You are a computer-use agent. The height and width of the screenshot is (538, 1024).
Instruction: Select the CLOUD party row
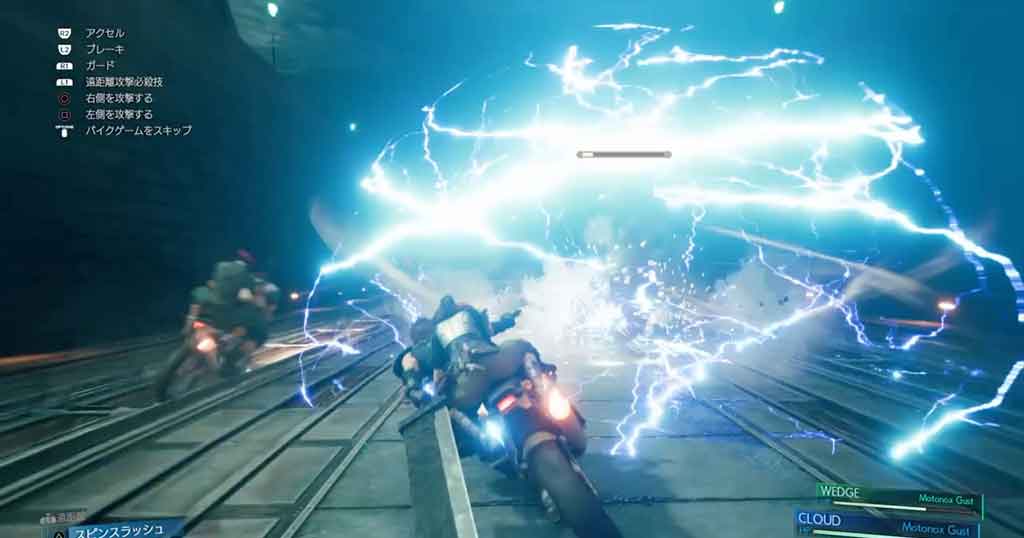(890, 523)
